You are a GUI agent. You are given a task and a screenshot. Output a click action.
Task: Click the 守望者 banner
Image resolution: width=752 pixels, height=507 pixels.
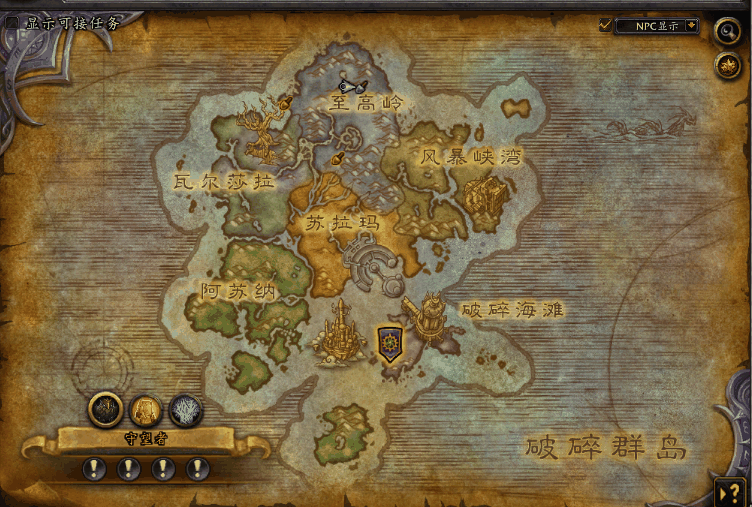145,438
